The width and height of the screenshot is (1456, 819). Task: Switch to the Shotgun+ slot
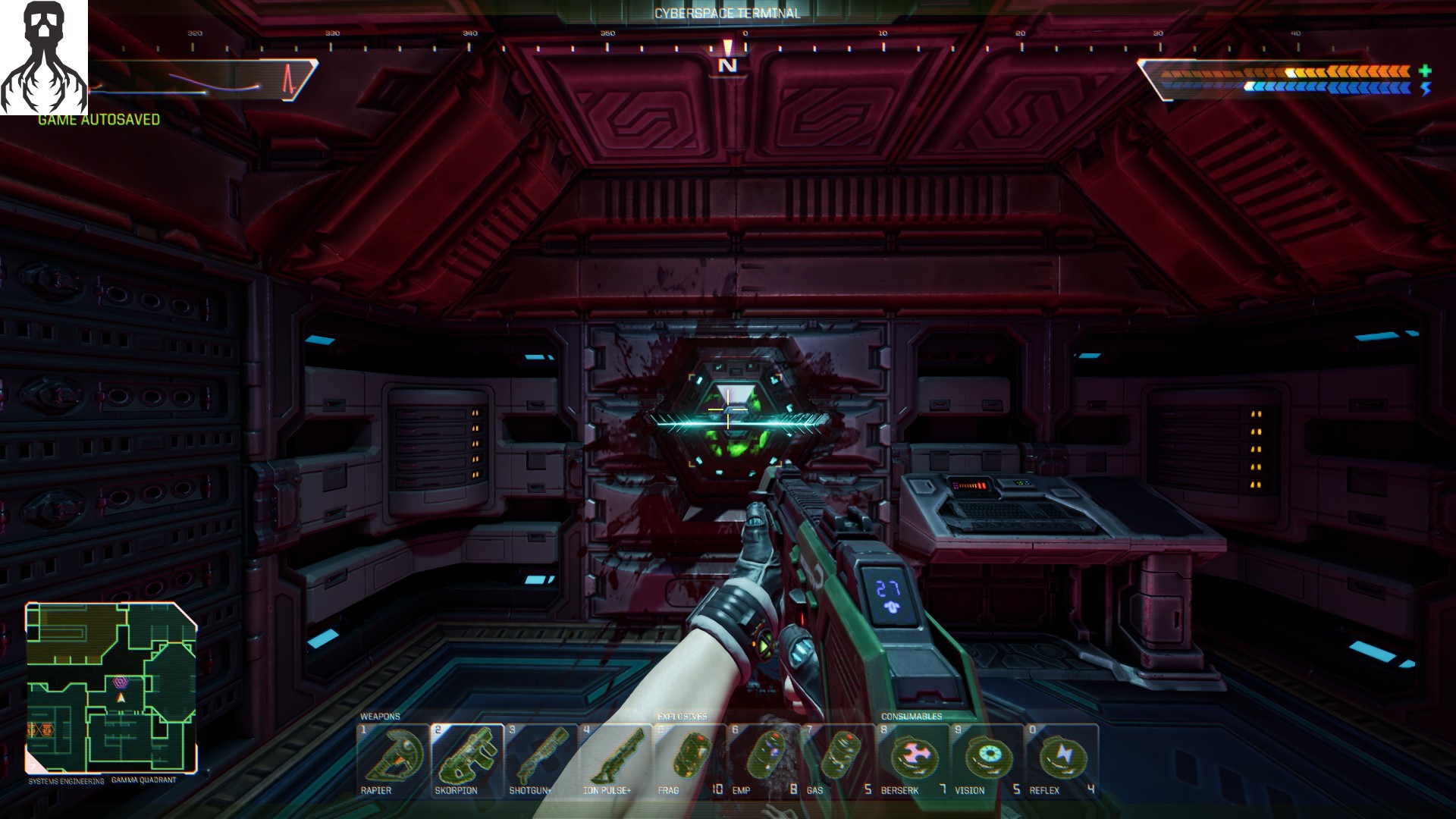pos(541,761)
